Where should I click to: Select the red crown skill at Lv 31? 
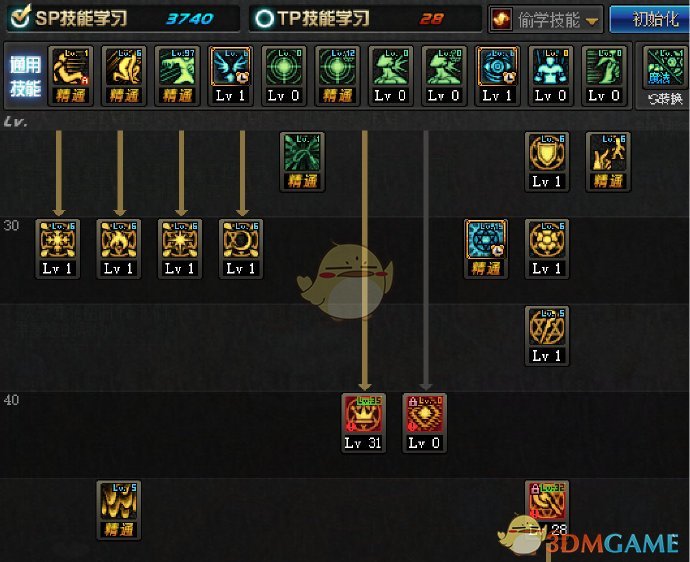[363, 414]
